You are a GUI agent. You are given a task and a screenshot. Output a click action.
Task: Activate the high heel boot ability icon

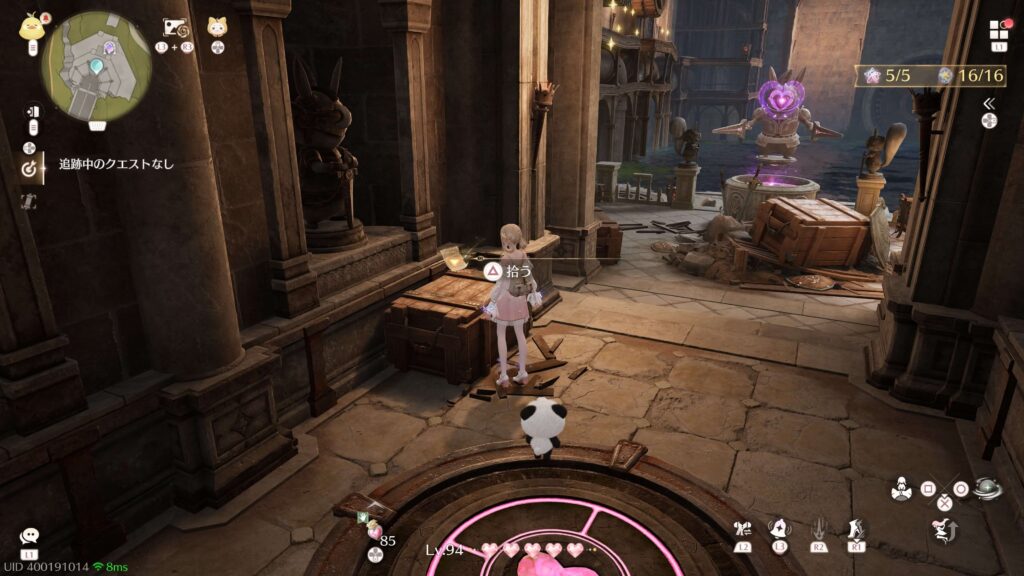[x=856, y=529]
